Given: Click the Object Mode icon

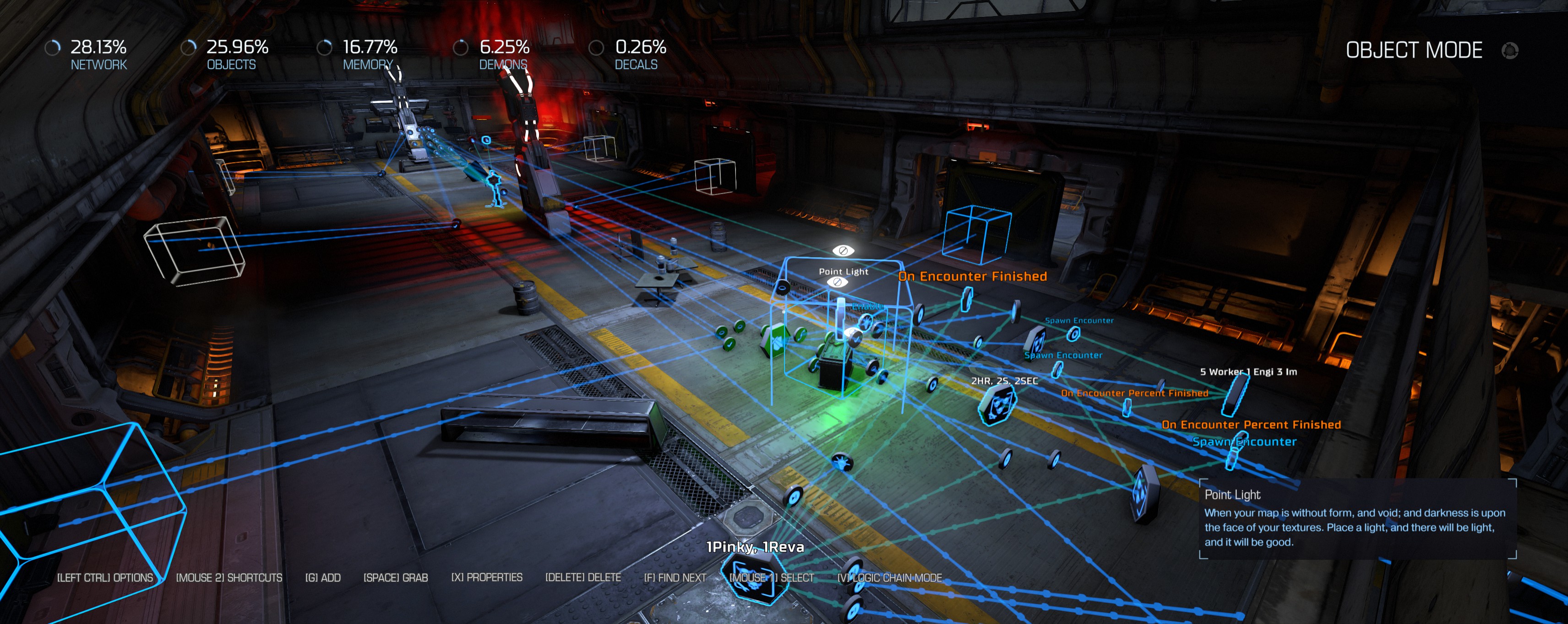Looking at the screenshot, I should [1510, 50].
